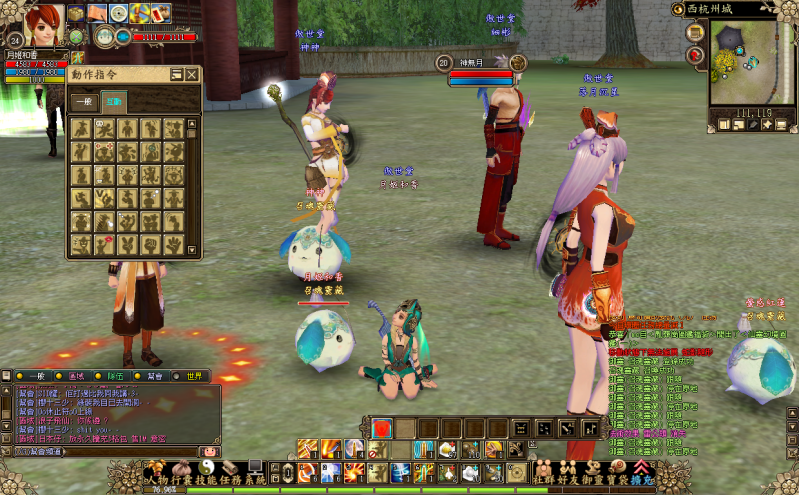Select the 區域 area chat tab
Viewport: 799px width, 495px height.
tap(75, 376)
